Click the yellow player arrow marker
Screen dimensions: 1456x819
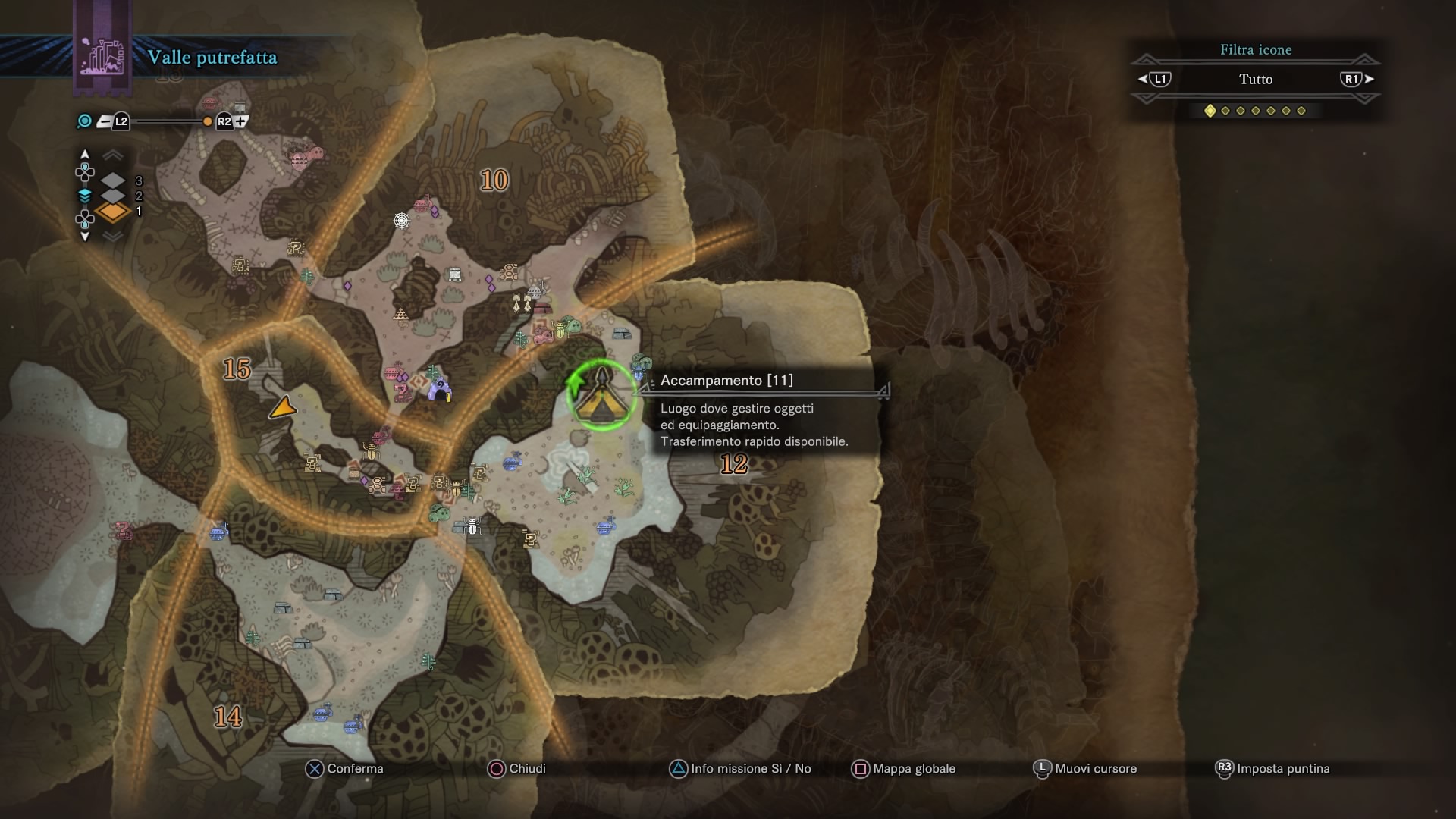click(x=283, y=408)
